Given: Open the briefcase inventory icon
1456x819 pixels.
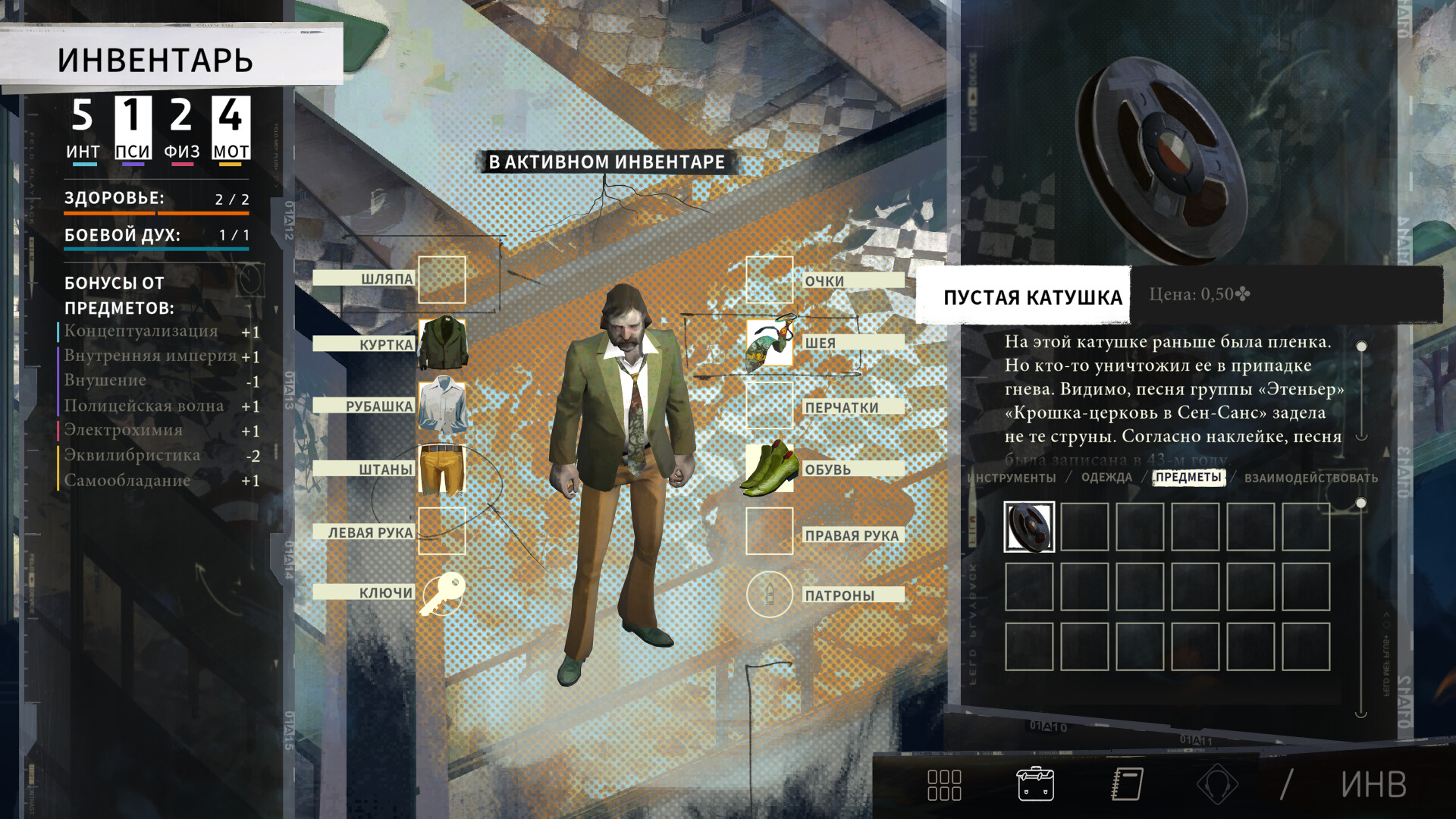Looking at the screenshot, I should pyautogui.click(x=1035, y=784).
